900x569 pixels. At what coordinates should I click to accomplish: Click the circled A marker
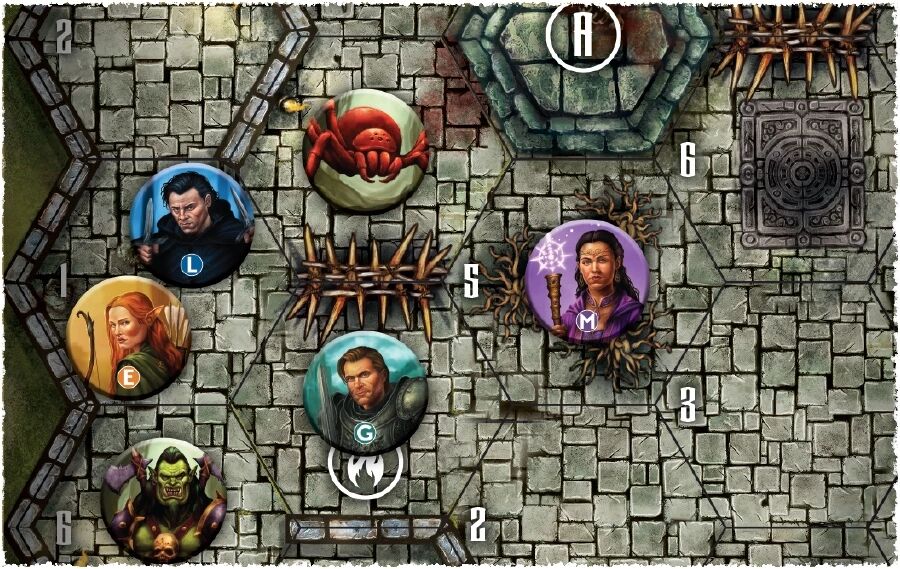[583, 35]
